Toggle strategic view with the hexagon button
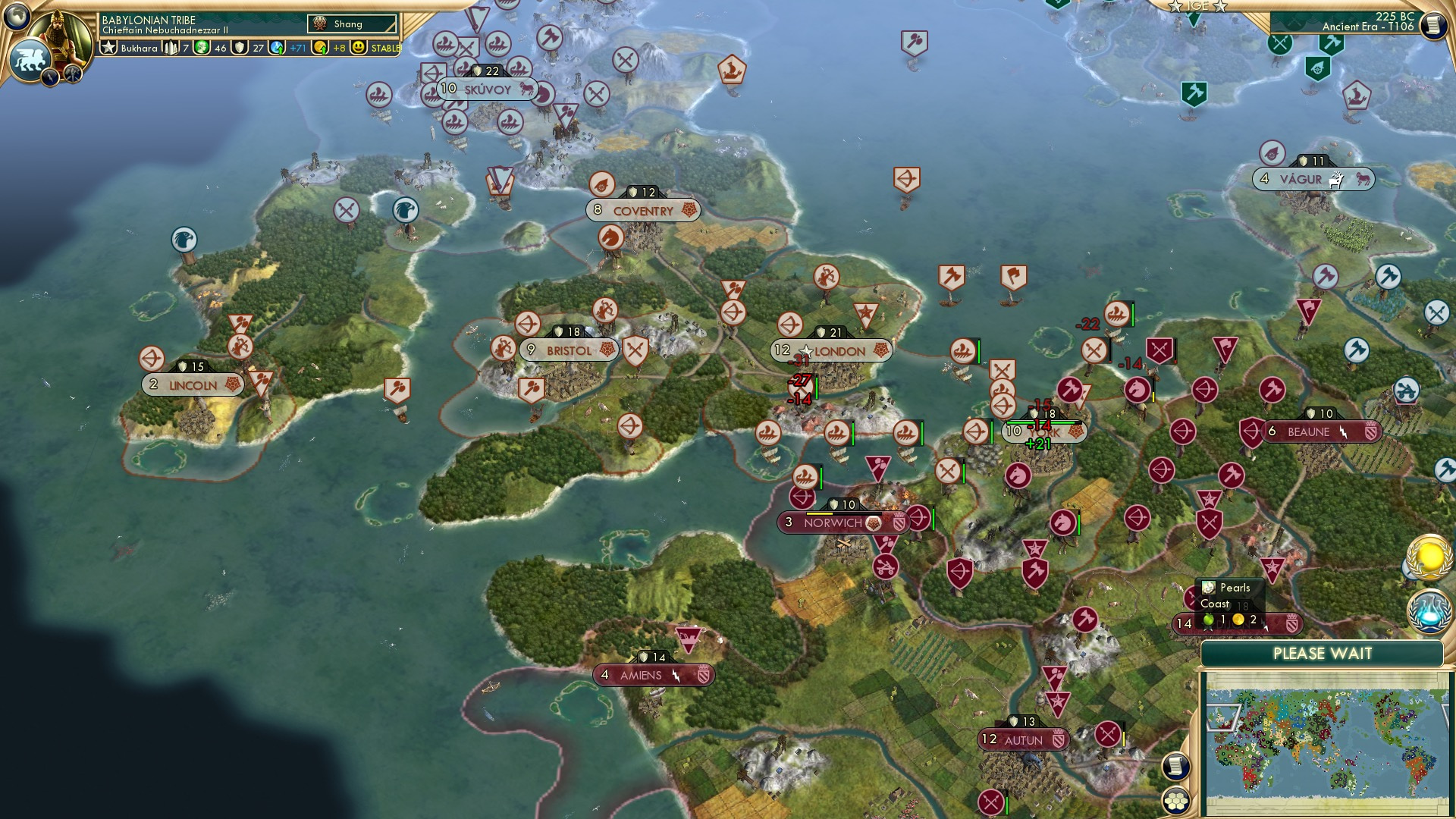 [x=1176, y=800]
